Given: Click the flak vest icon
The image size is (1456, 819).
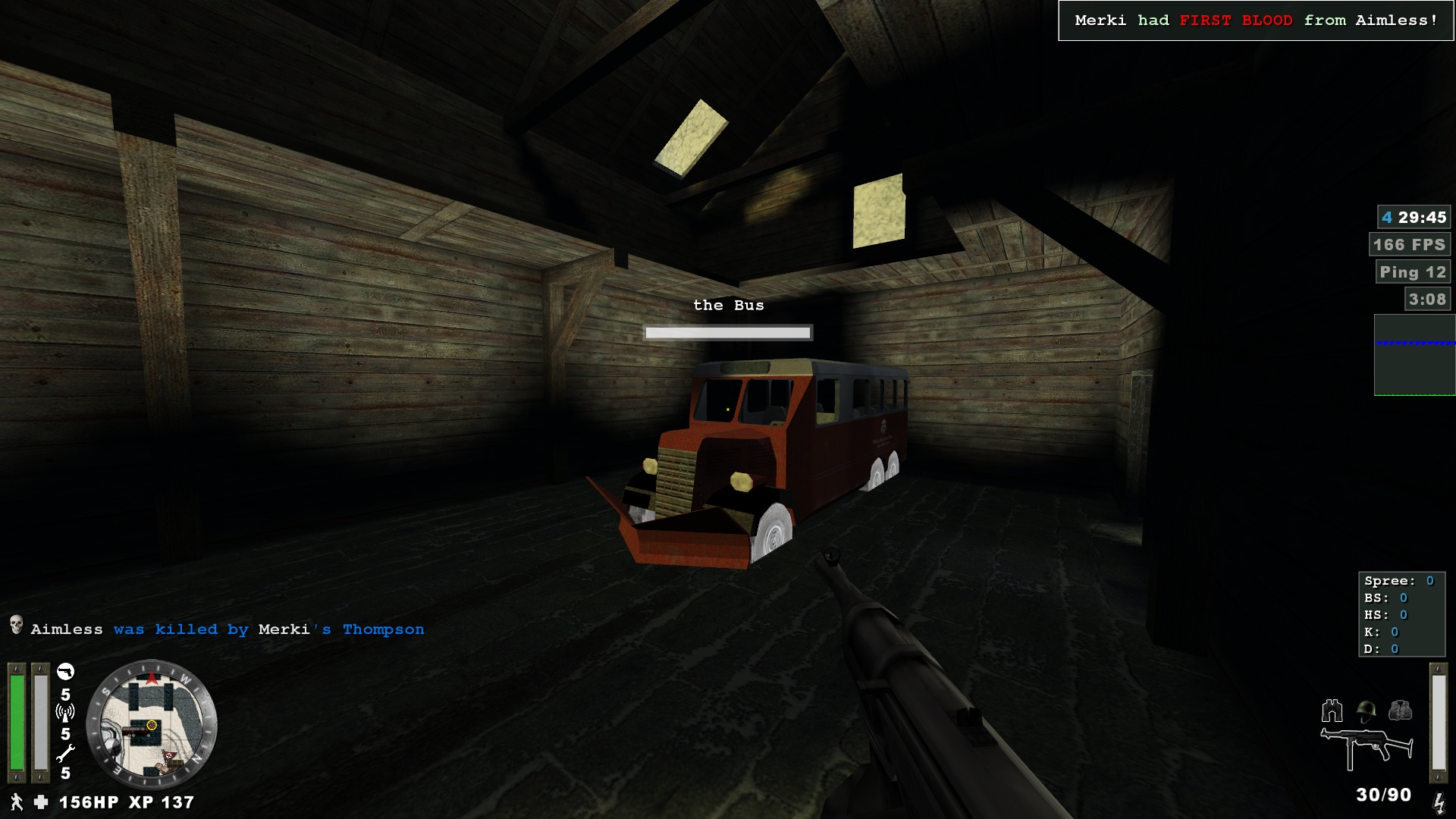Looking at the screenshot, I should 1400,711.
